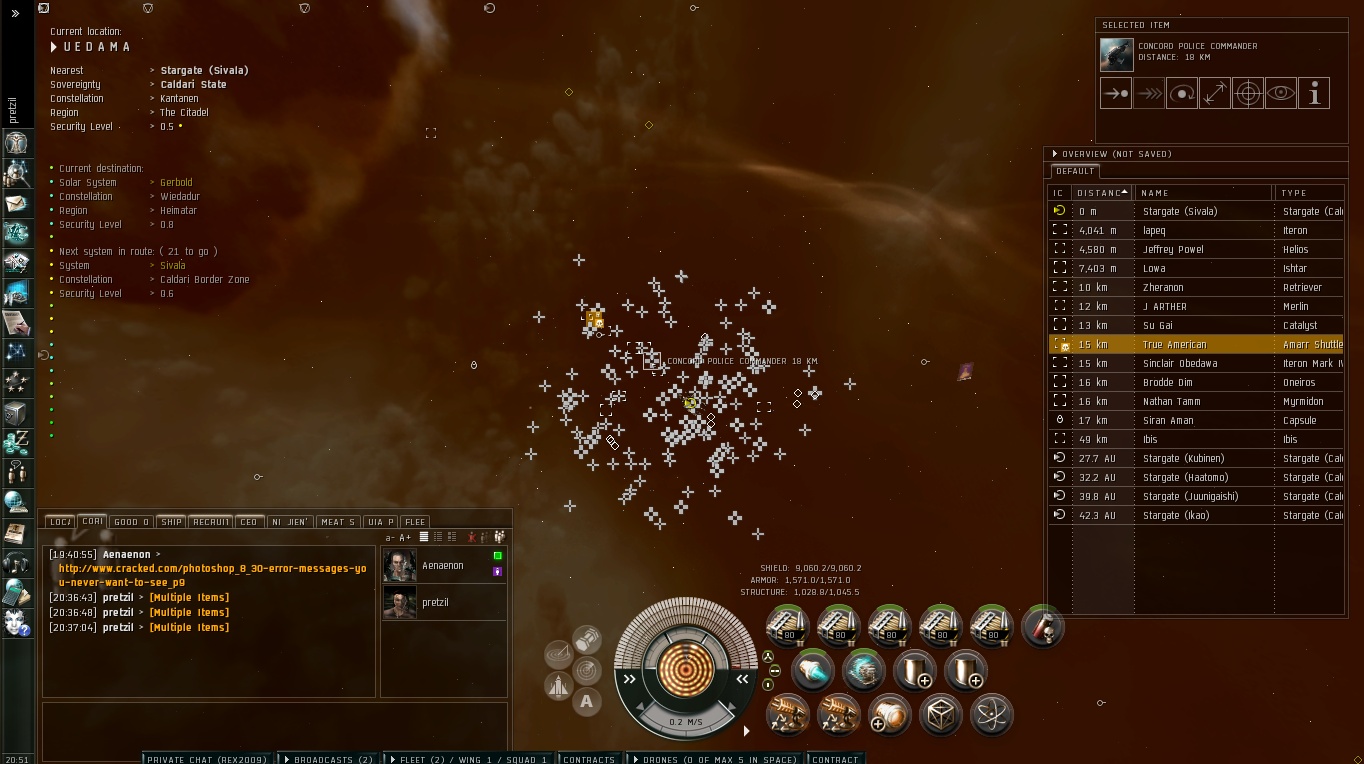Approach the selected Concord Police Commander
Image resolution: width=1364 pixels, height=764 pixels.
[1116, 94]
